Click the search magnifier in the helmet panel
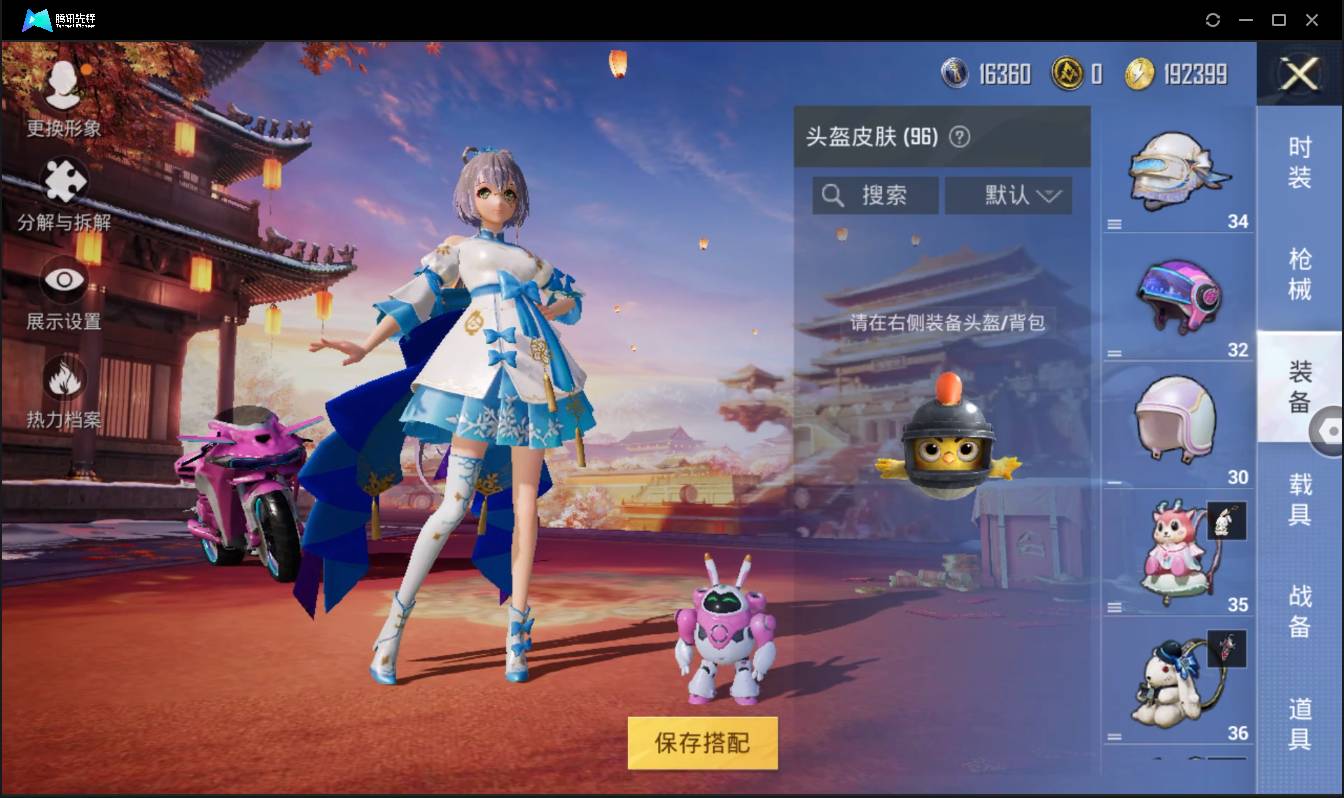This screenshot has height=798, width=1344. [833, 195]
